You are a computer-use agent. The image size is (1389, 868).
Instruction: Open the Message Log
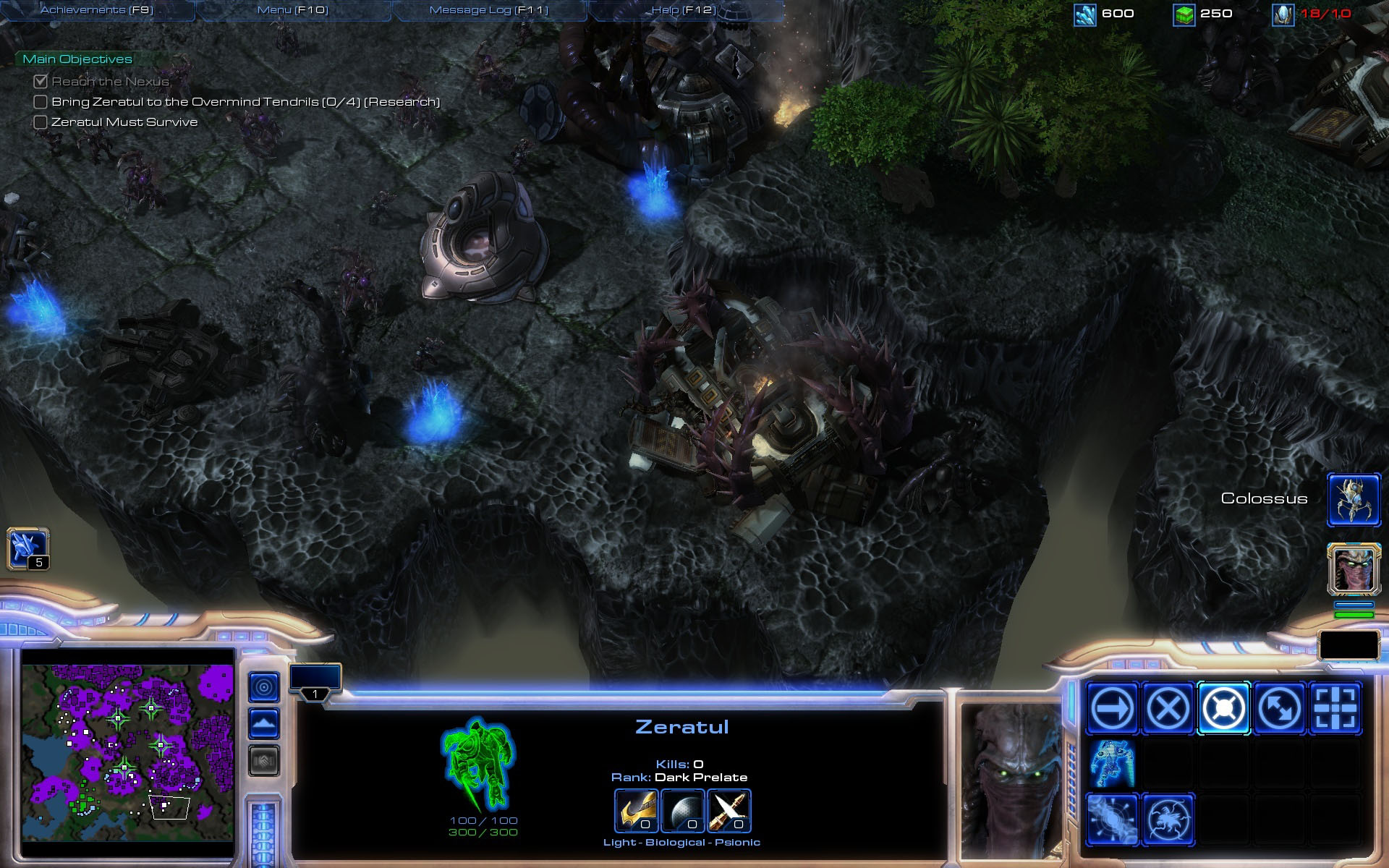click(489, 10)
